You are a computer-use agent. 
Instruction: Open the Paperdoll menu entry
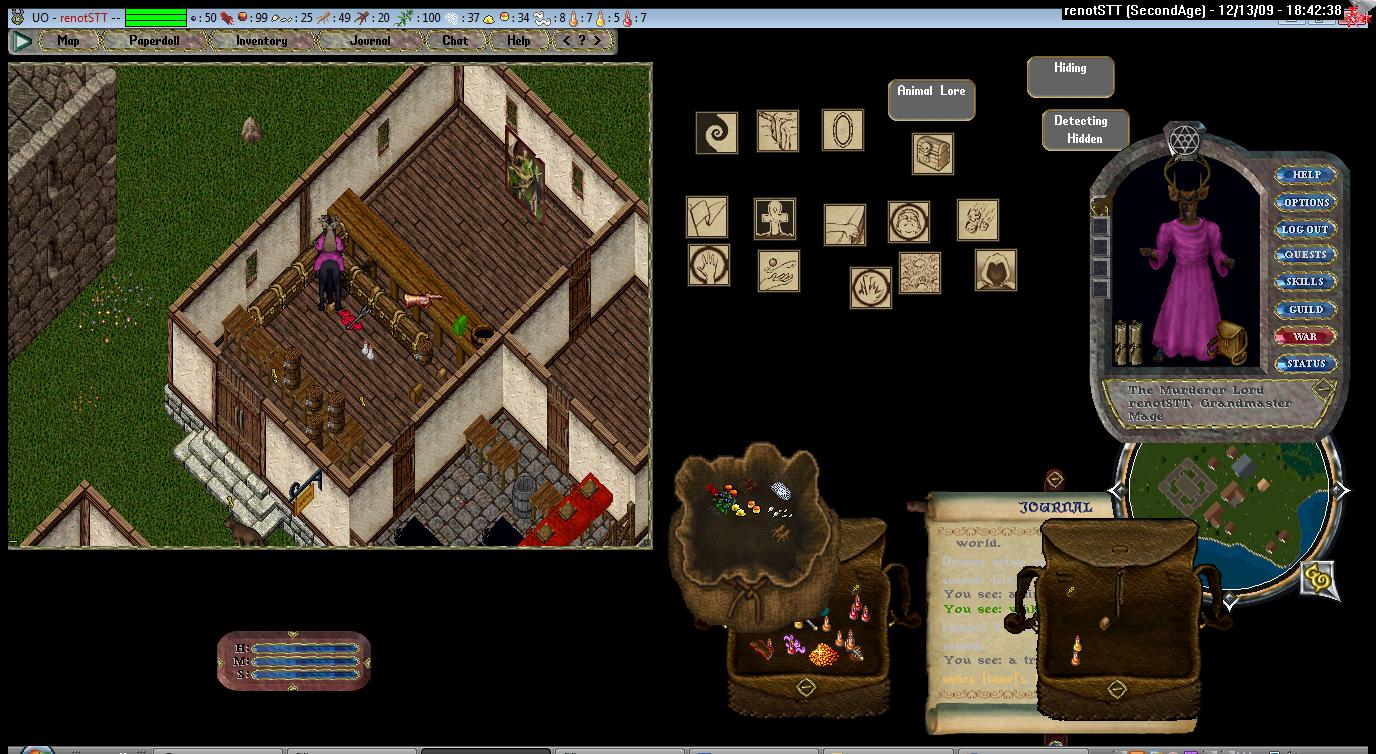154,41
